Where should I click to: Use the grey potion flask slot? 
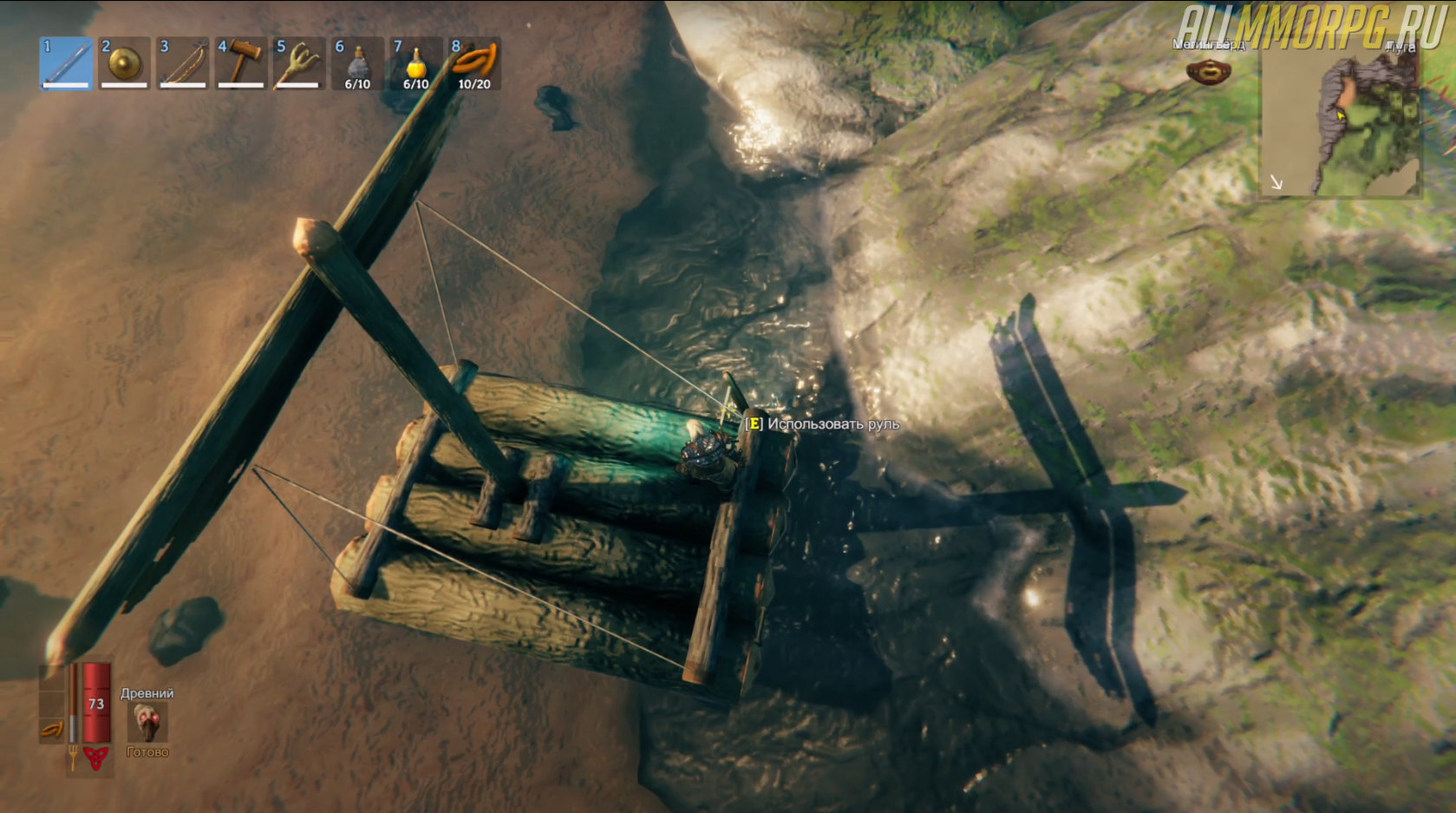(x=357, y=63)
